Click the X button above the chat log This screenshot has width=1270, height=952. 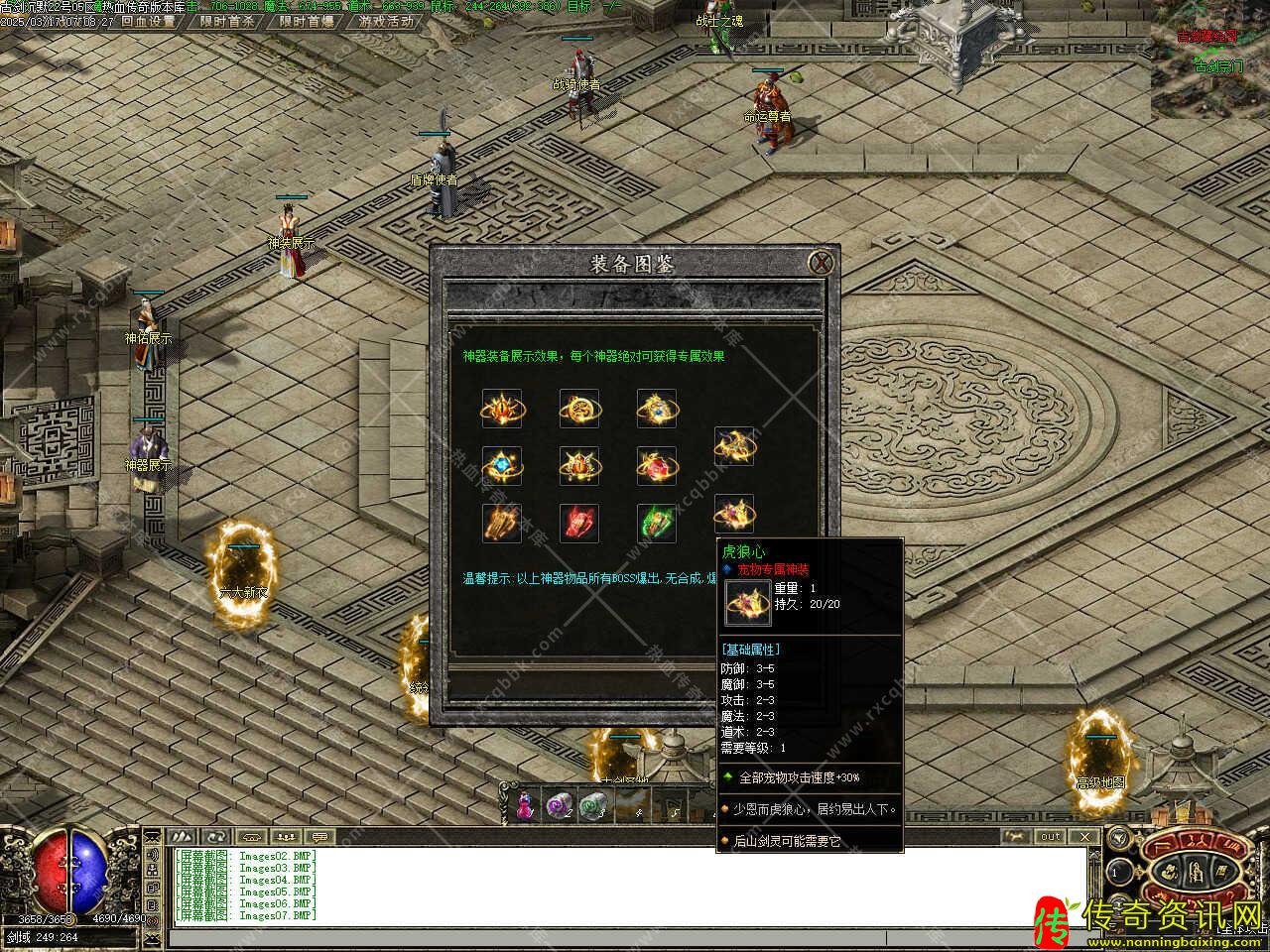1086,837
